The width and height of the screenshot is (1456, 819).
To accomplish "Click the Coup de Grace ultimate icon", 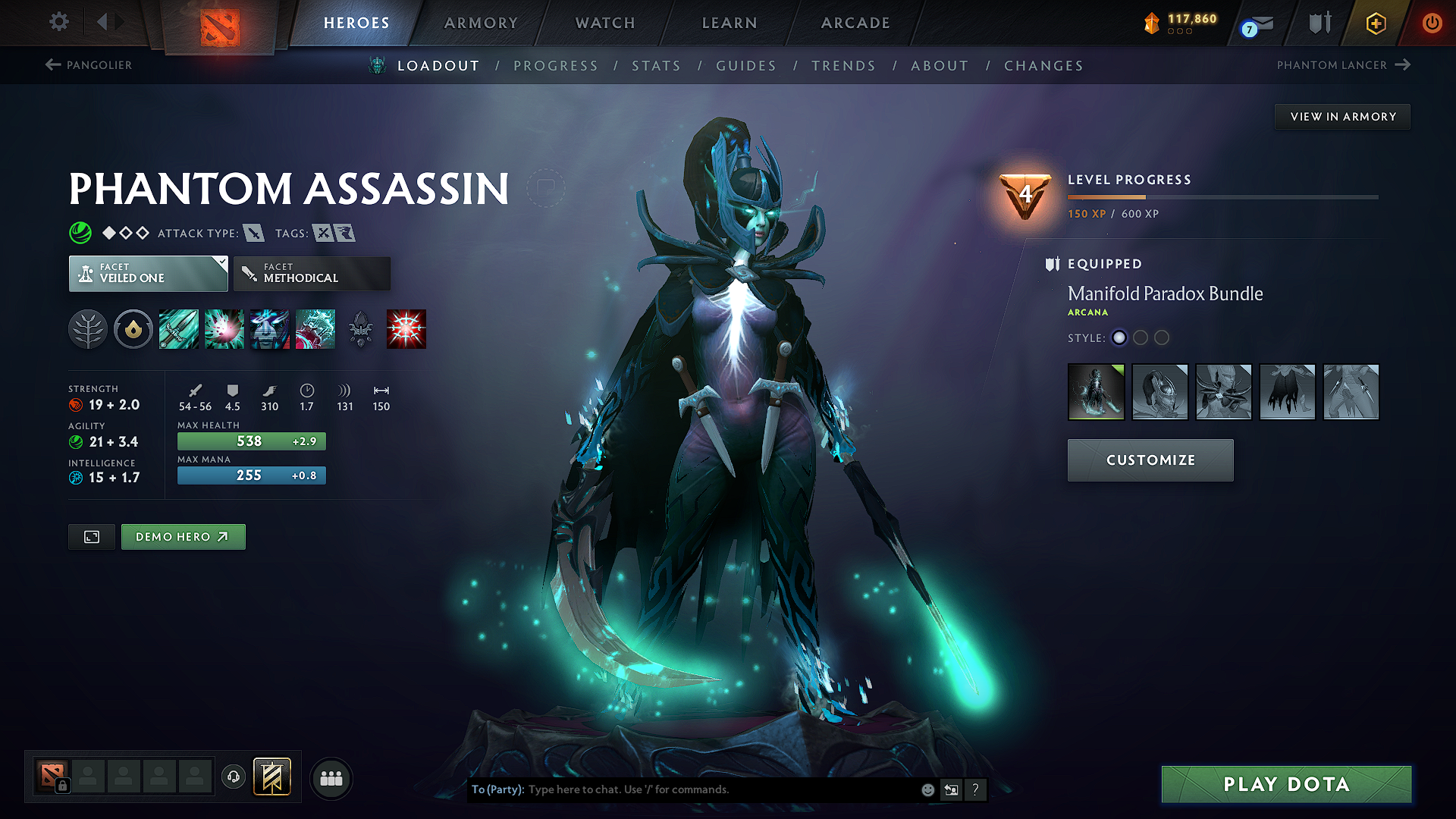I will pos(406,328).
